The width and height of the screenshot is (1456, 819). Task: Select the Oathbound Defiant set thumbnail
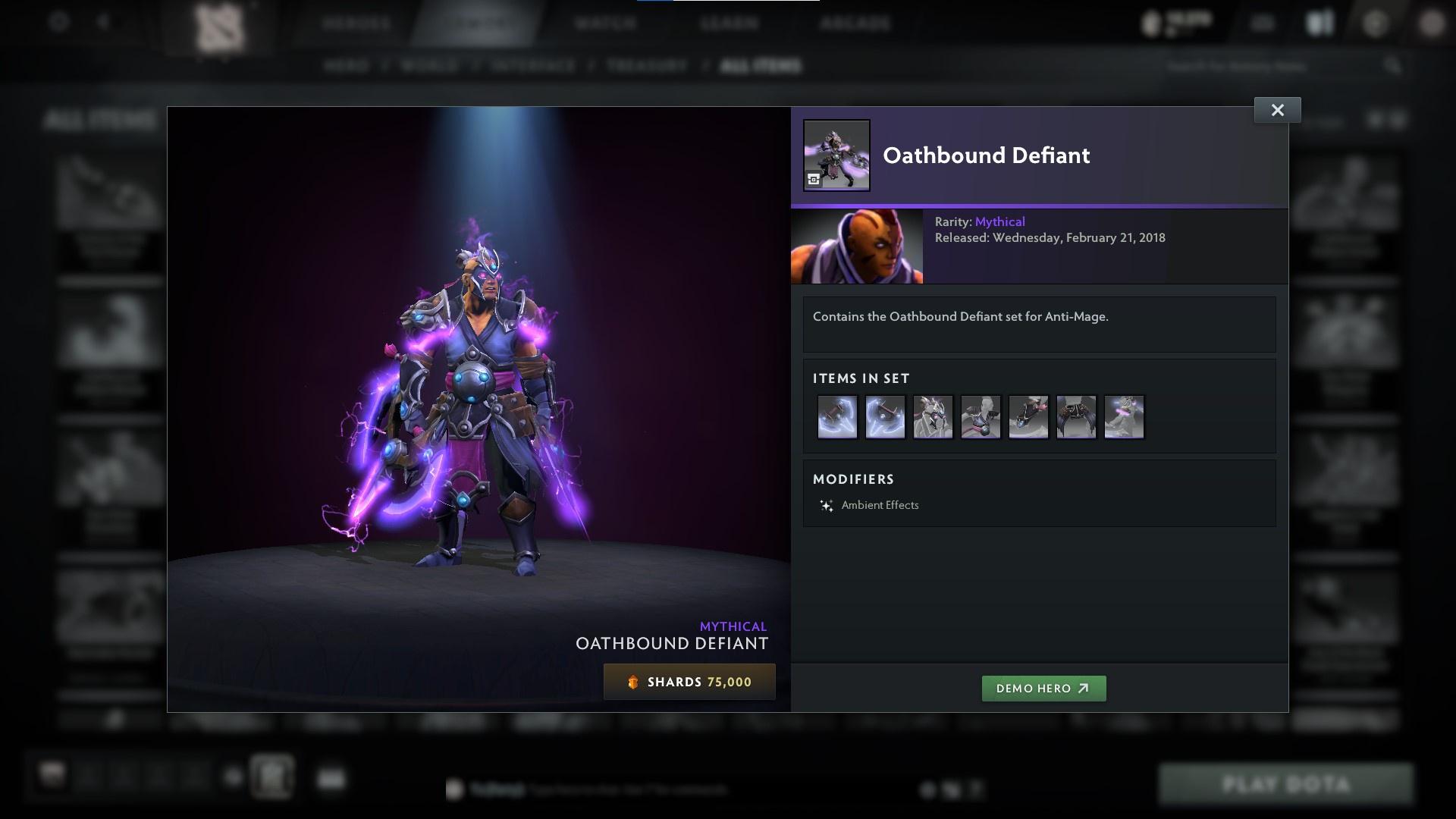coord(836,154)
